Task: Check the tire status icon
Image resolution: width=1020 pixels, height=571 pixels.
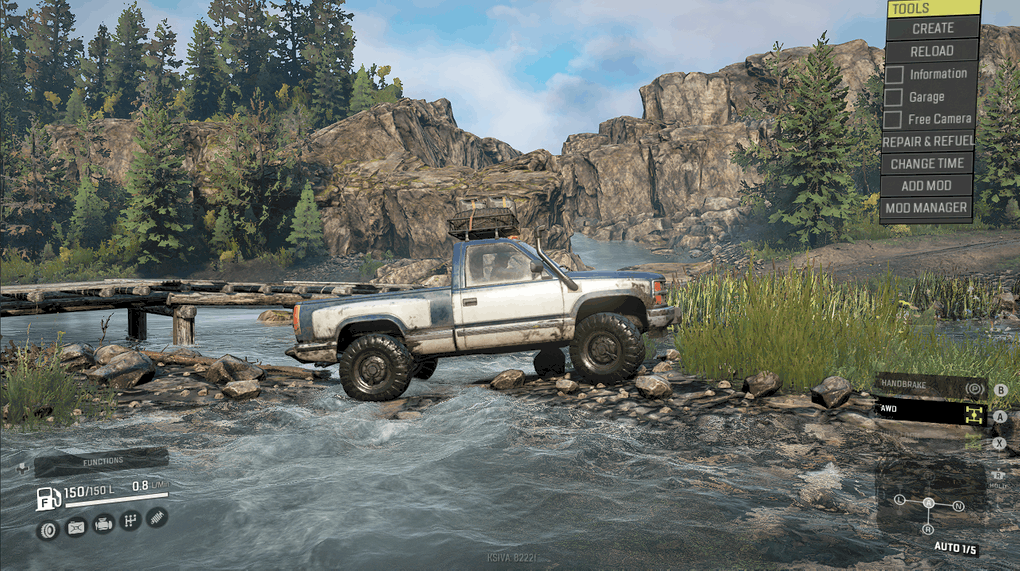Action: (x=48, y=529)
